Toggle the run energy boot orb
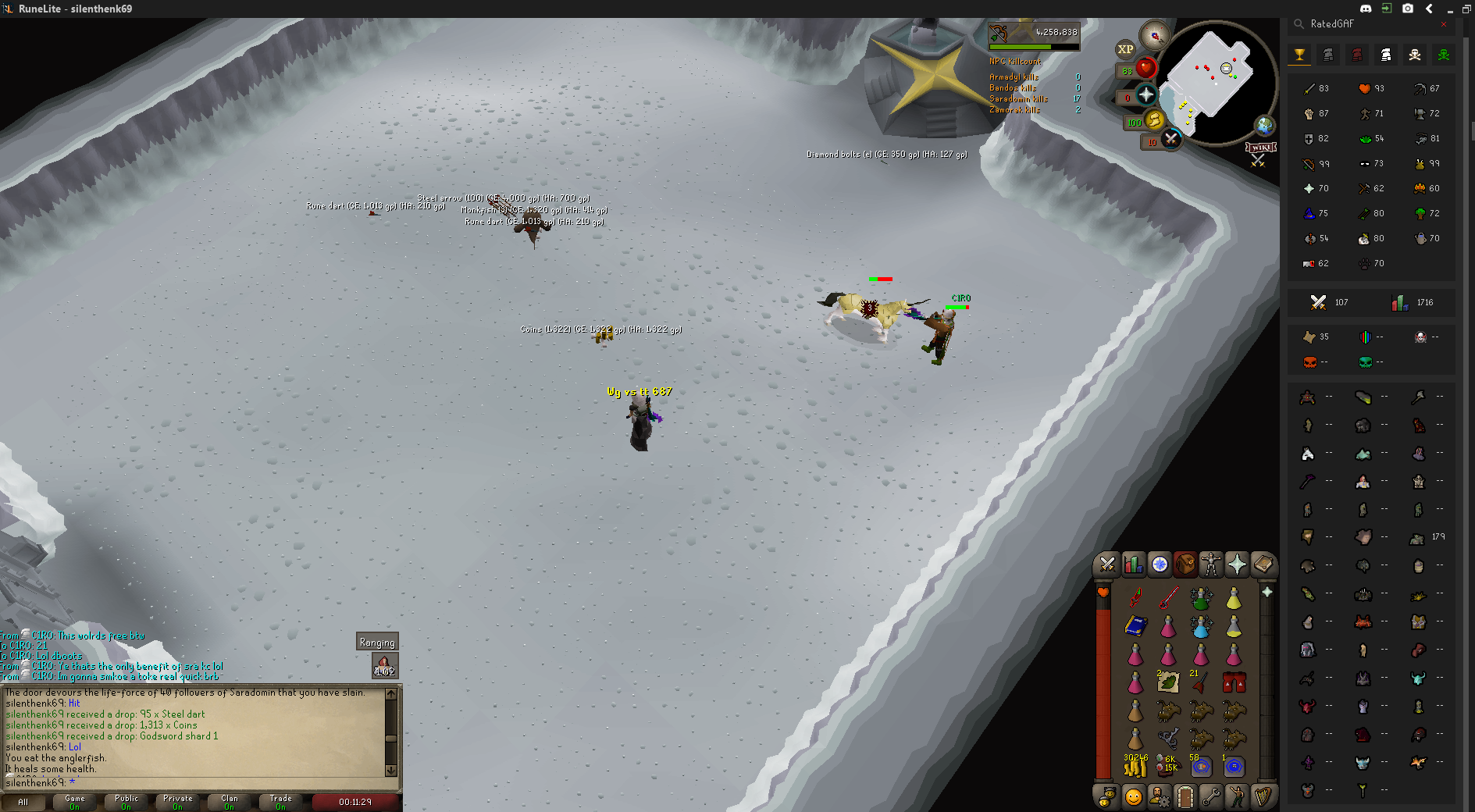 tap(1154, 119)
